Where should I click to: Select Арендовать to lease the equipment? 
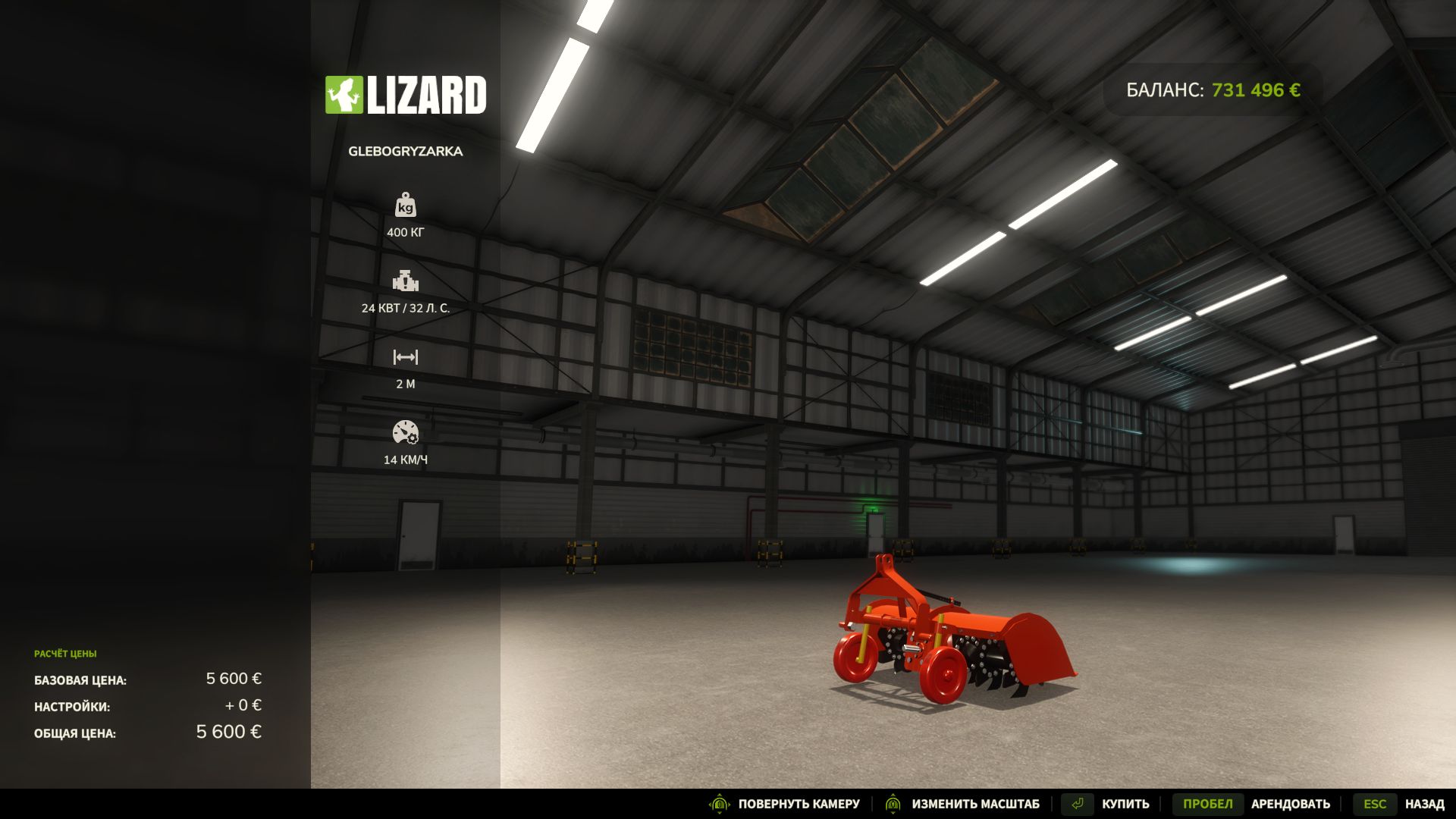click(1290, 803)
